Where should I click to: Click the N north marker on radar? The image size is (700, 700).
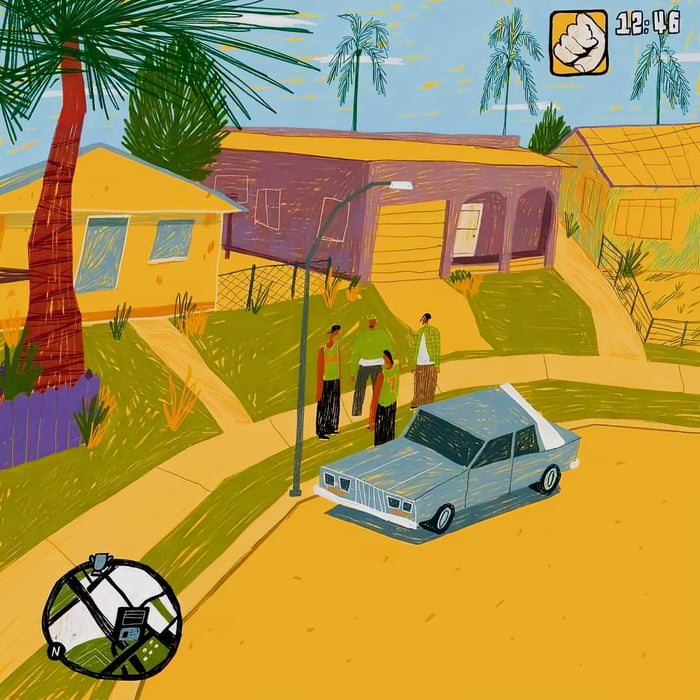point(56,651)
